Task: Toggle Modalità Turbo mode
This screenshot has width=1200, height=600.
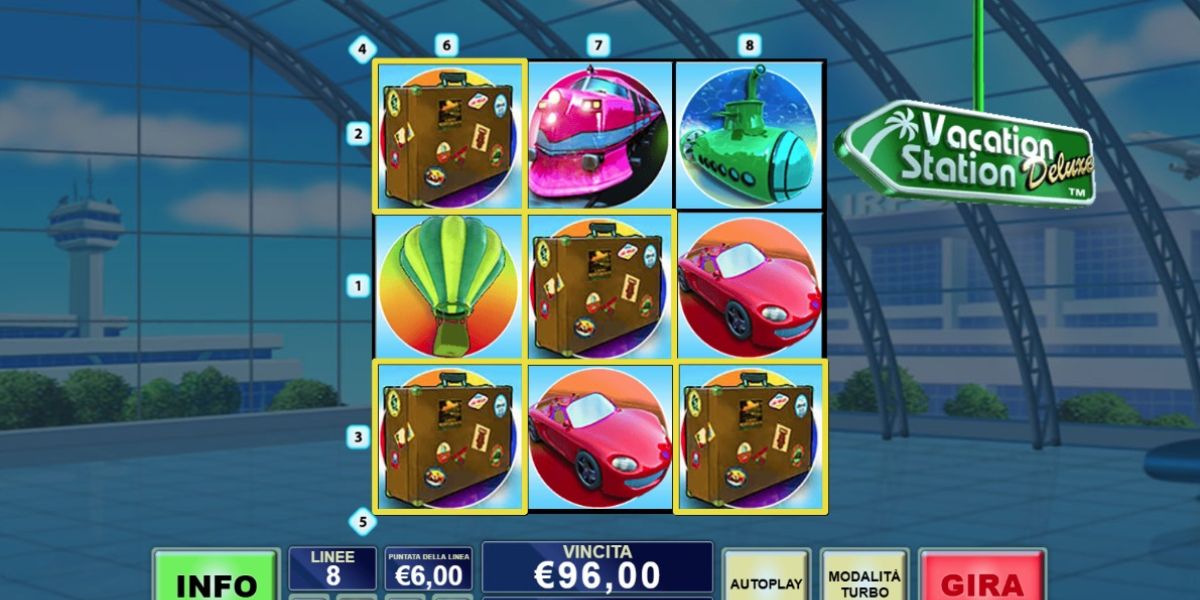Action: pos(864,580)
